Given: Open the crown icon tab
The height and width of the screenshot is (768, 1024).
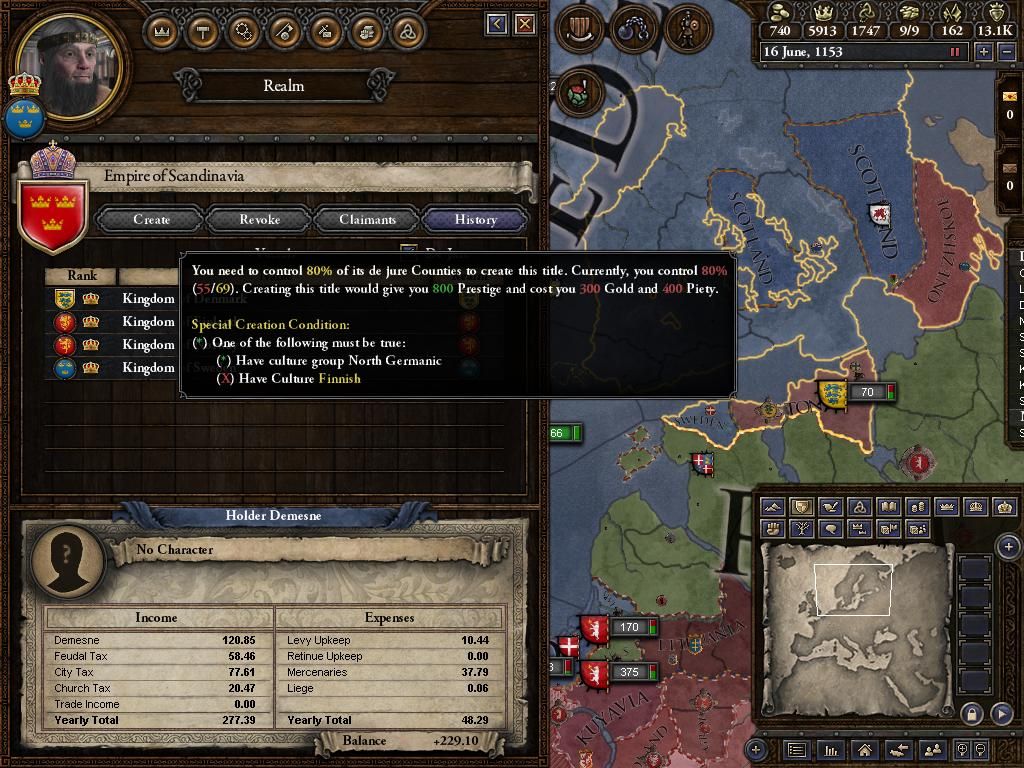Looking at the screenshot, I should pyautogui.click(x=161, y=32).
